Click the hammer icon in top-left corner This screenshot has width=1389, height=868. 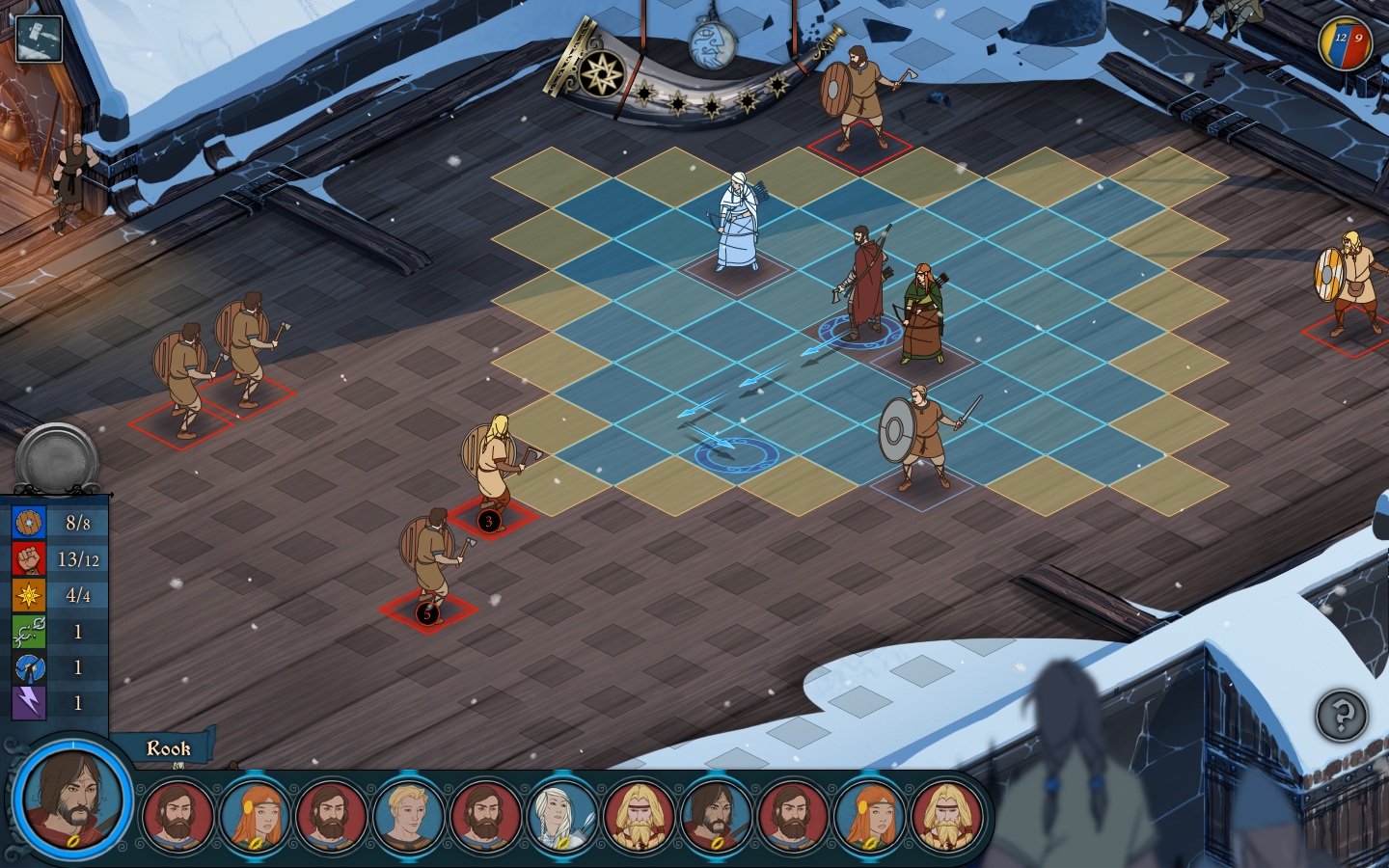point(39,39)
